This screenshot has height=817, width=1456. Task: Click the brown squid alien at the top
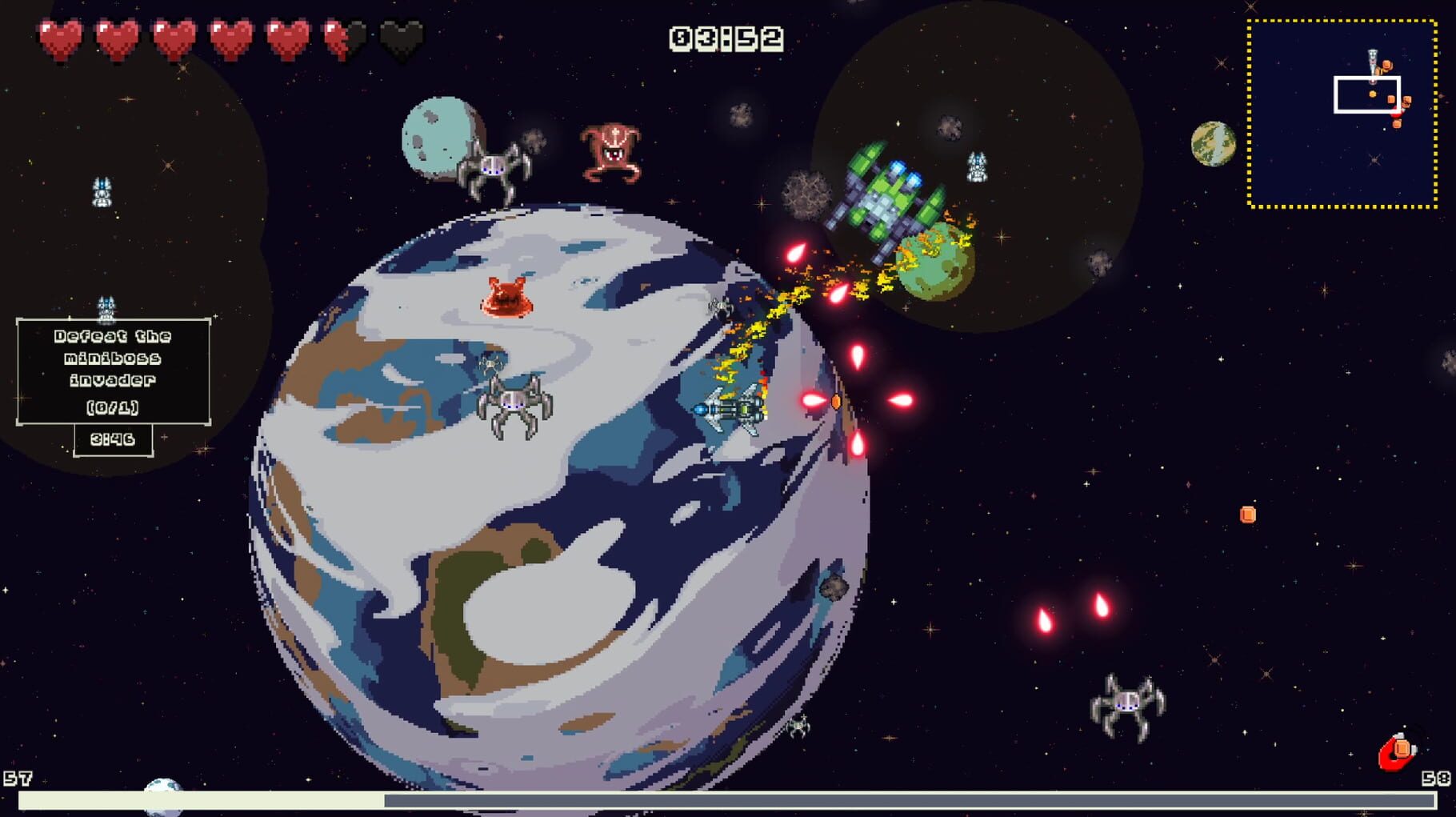611,152
